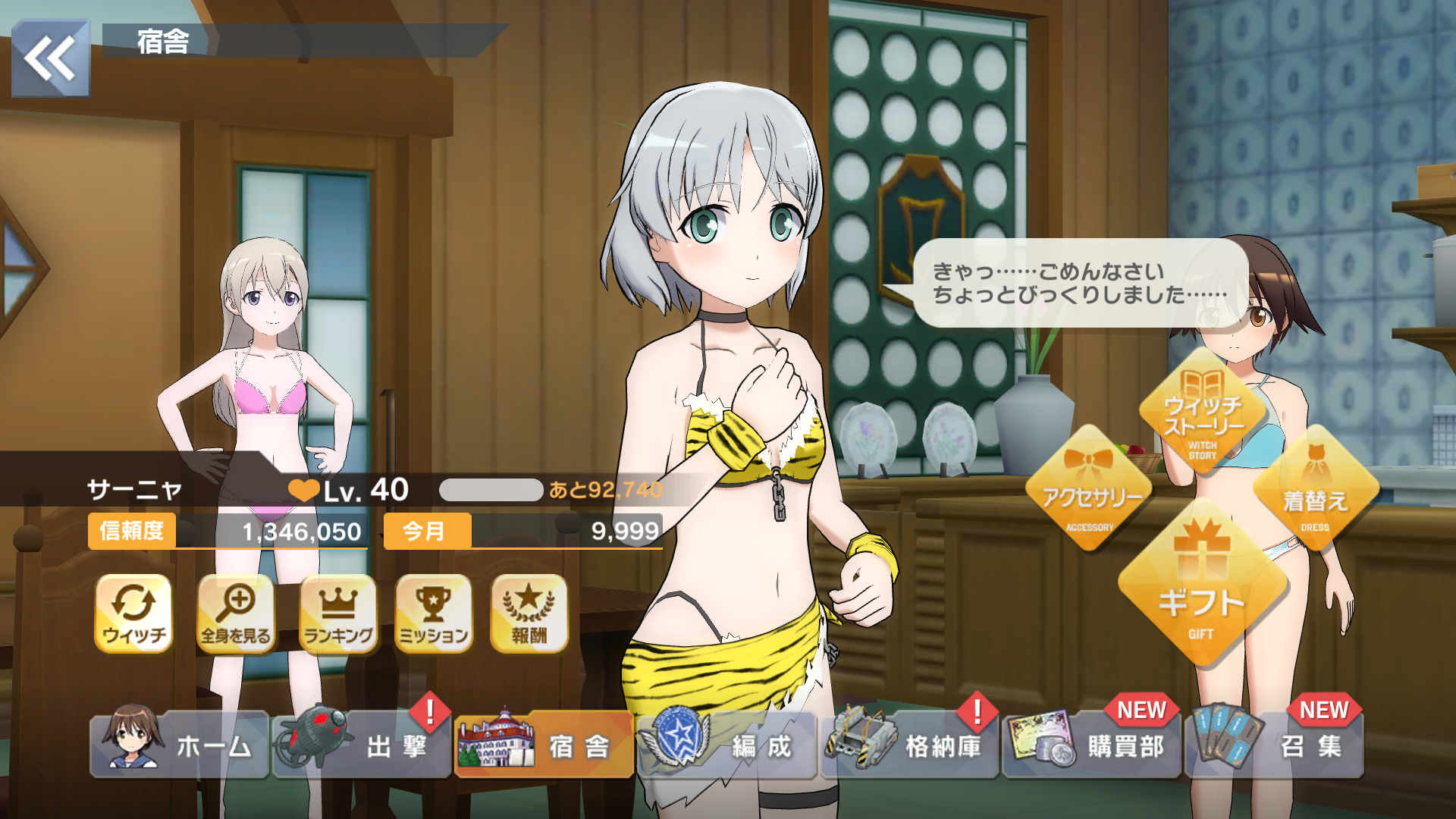View the 報酬 rewards
This screenshot has height=819, width=1456.
click(529, 613)
